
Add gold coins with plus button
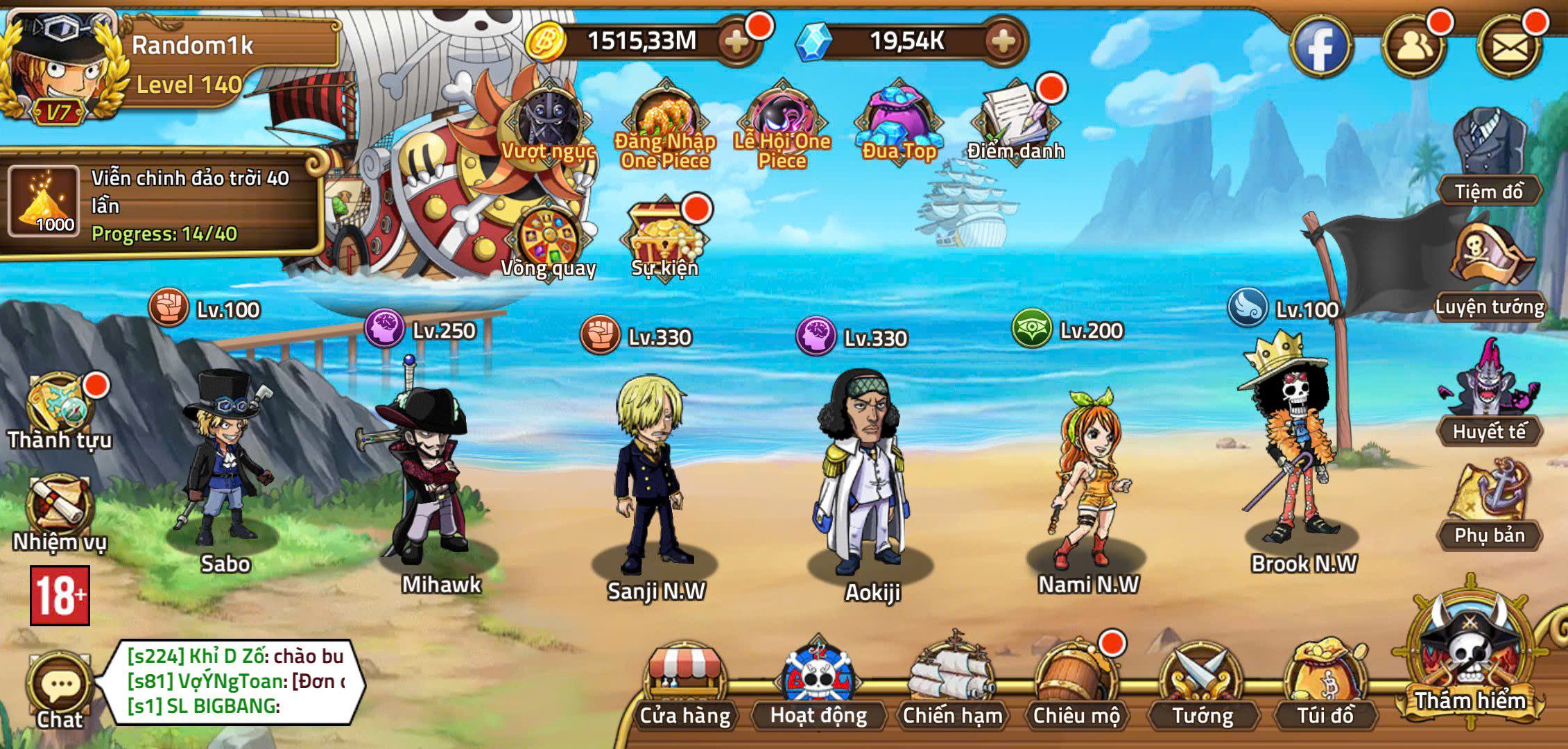pos(736,42)
